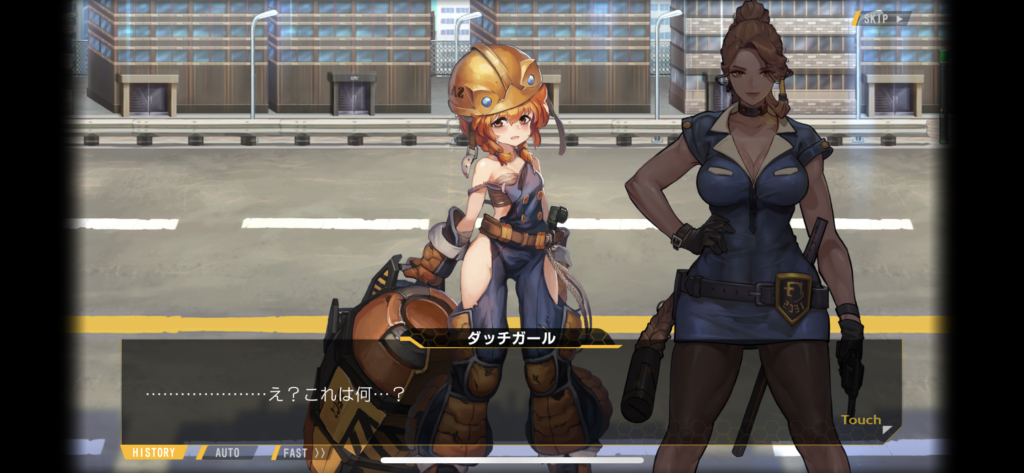
Task: Toggle AUTO dialogue advance
Action: click(228, 453)
